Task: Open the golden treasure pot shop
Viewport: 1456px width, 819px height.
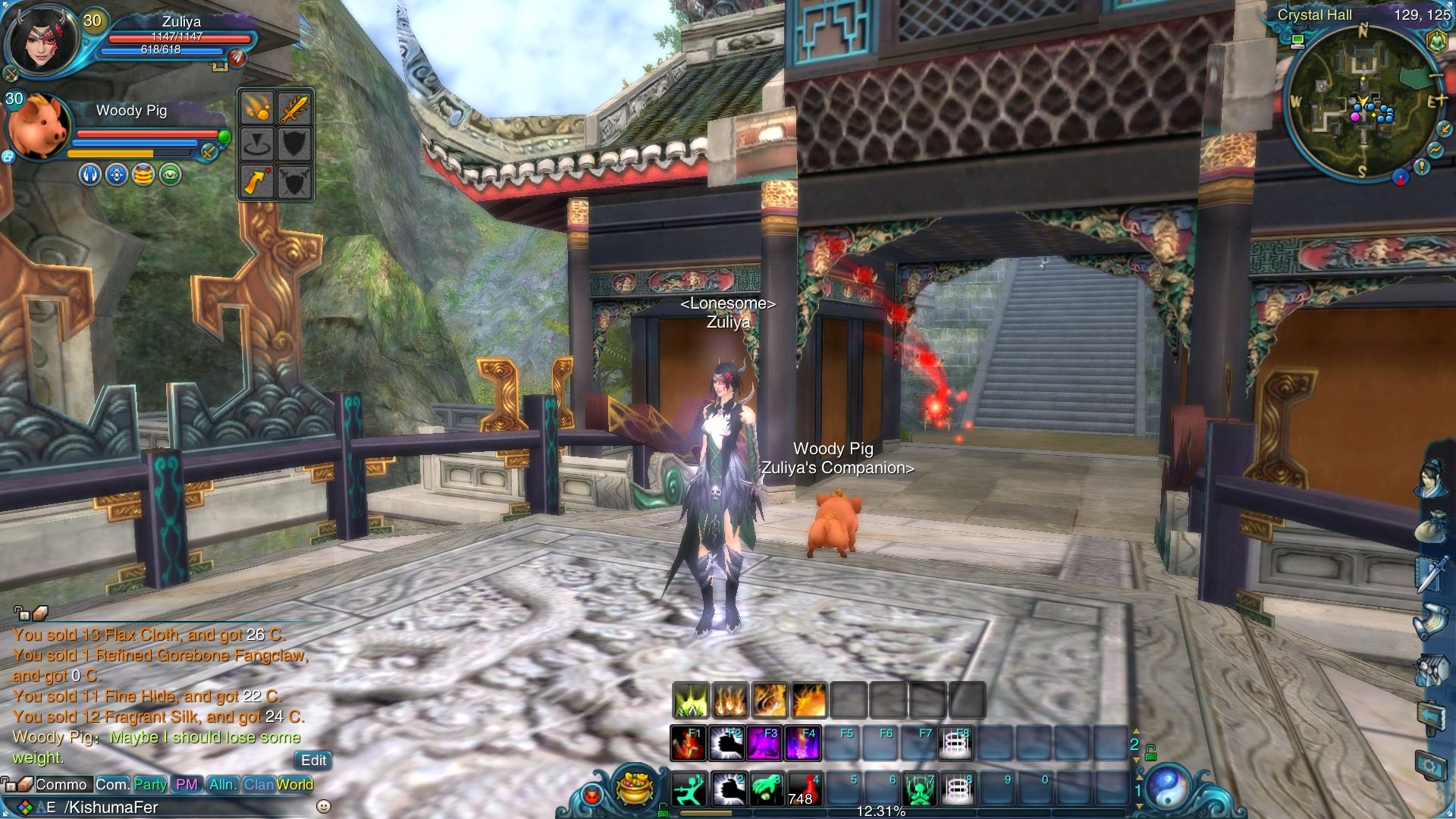Action: pos(635,789)
